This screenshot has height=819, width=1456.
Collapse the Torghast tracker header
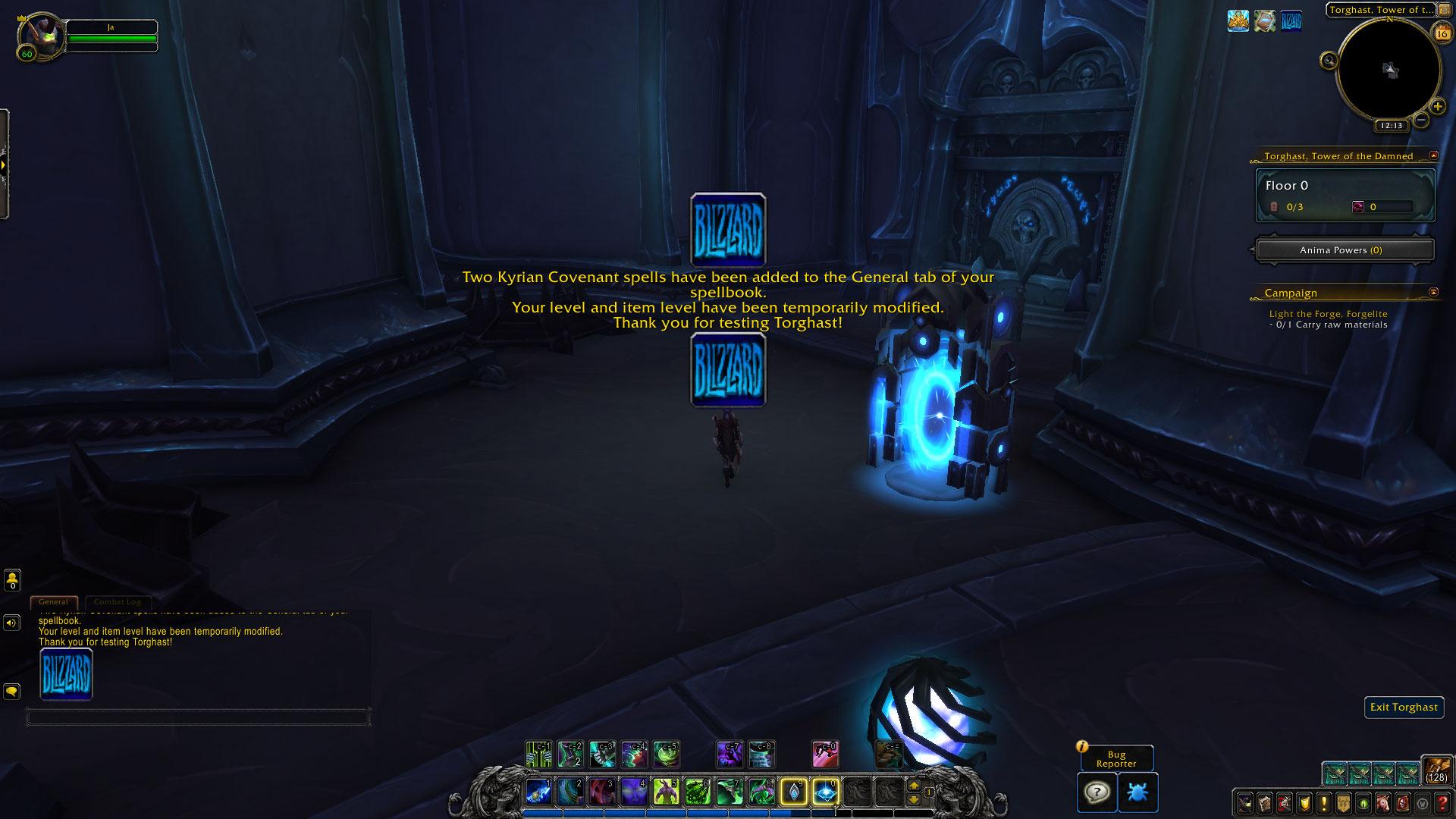[x=1433, y=155]
